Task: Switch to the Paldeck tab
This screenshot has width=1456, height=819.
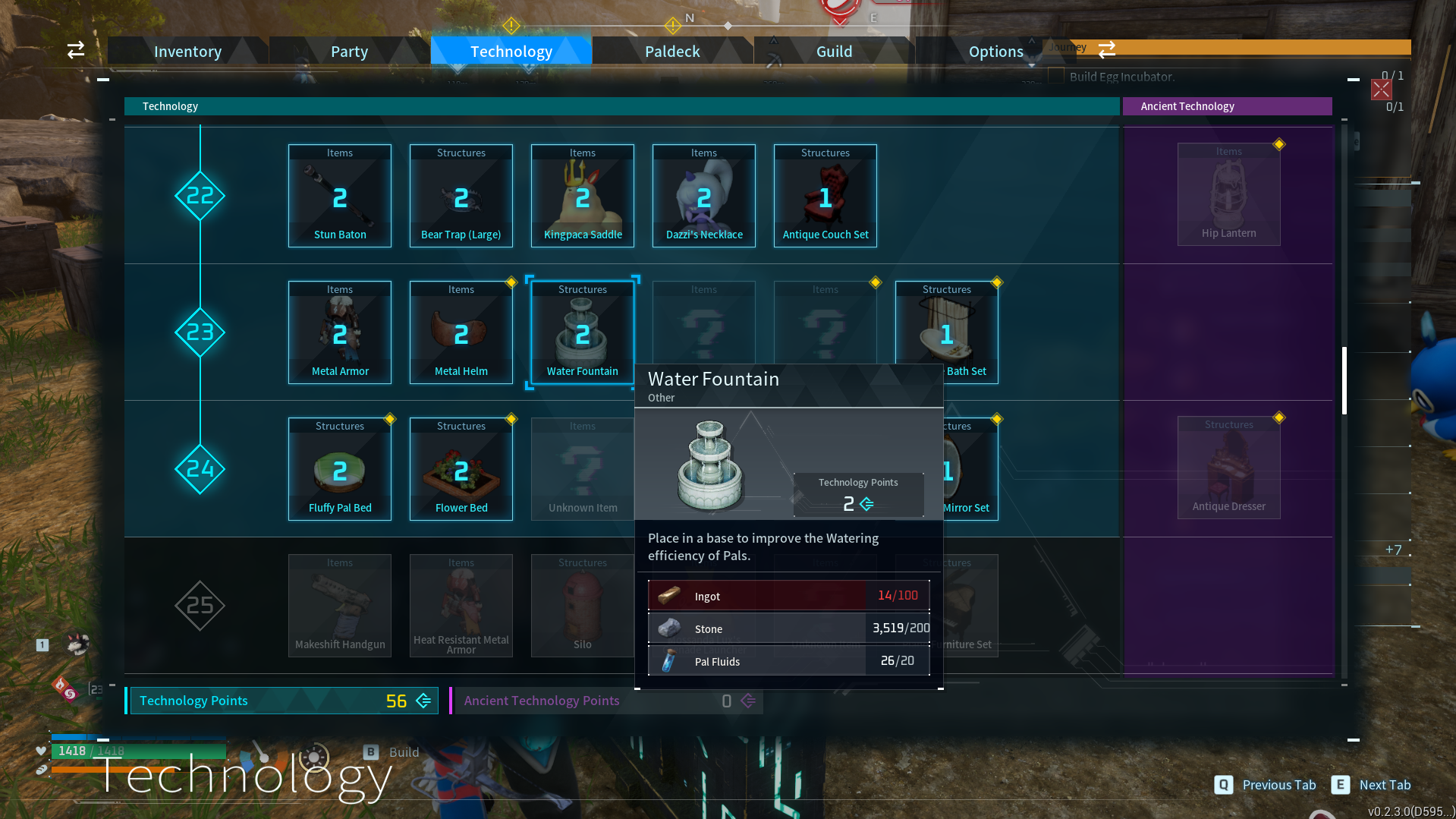Action: pyautogui.click(x=672, y=51)
